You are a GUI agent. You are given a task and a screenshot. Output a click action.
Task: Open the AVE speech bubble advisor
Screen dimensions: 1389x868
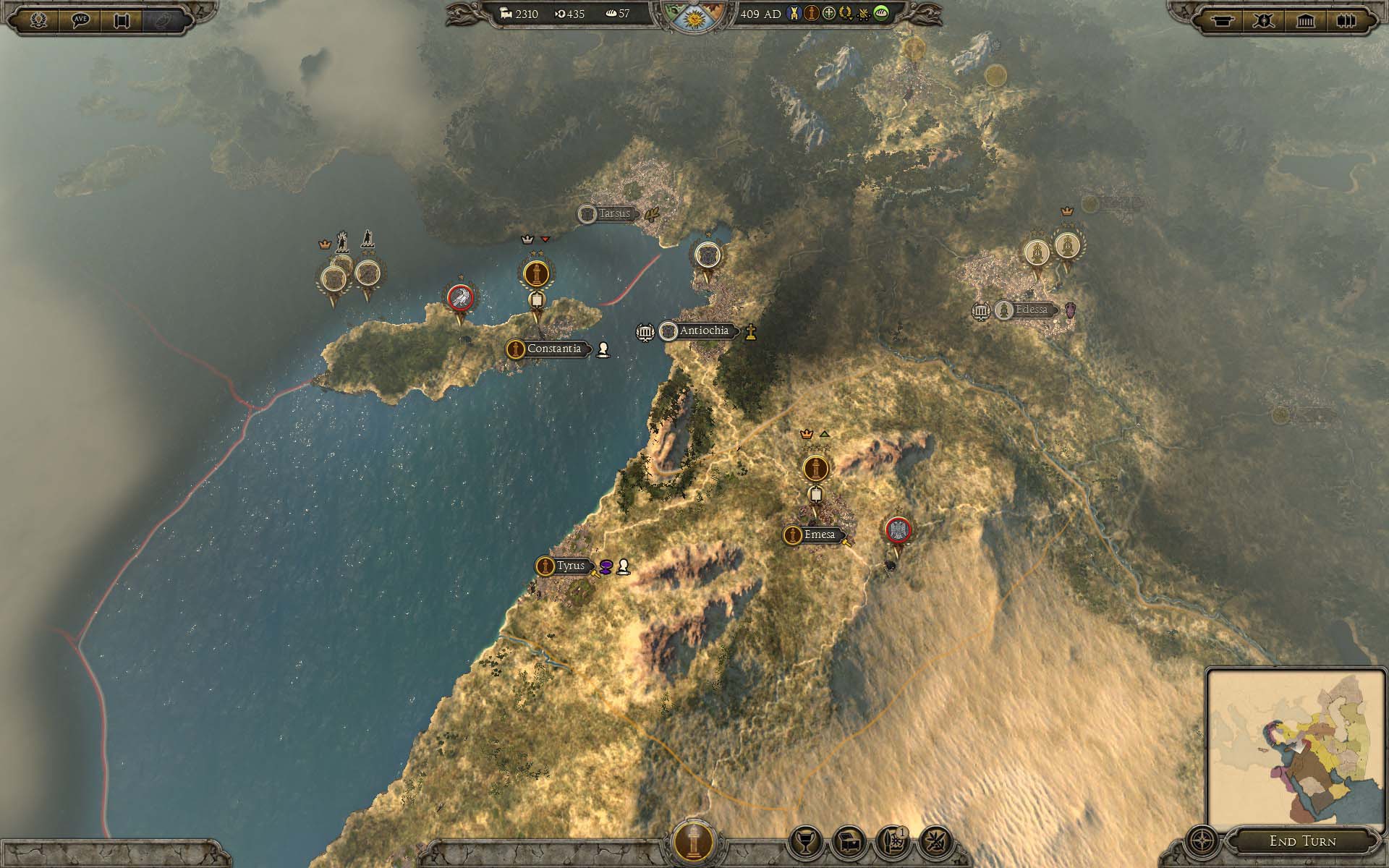pos(80,20)
